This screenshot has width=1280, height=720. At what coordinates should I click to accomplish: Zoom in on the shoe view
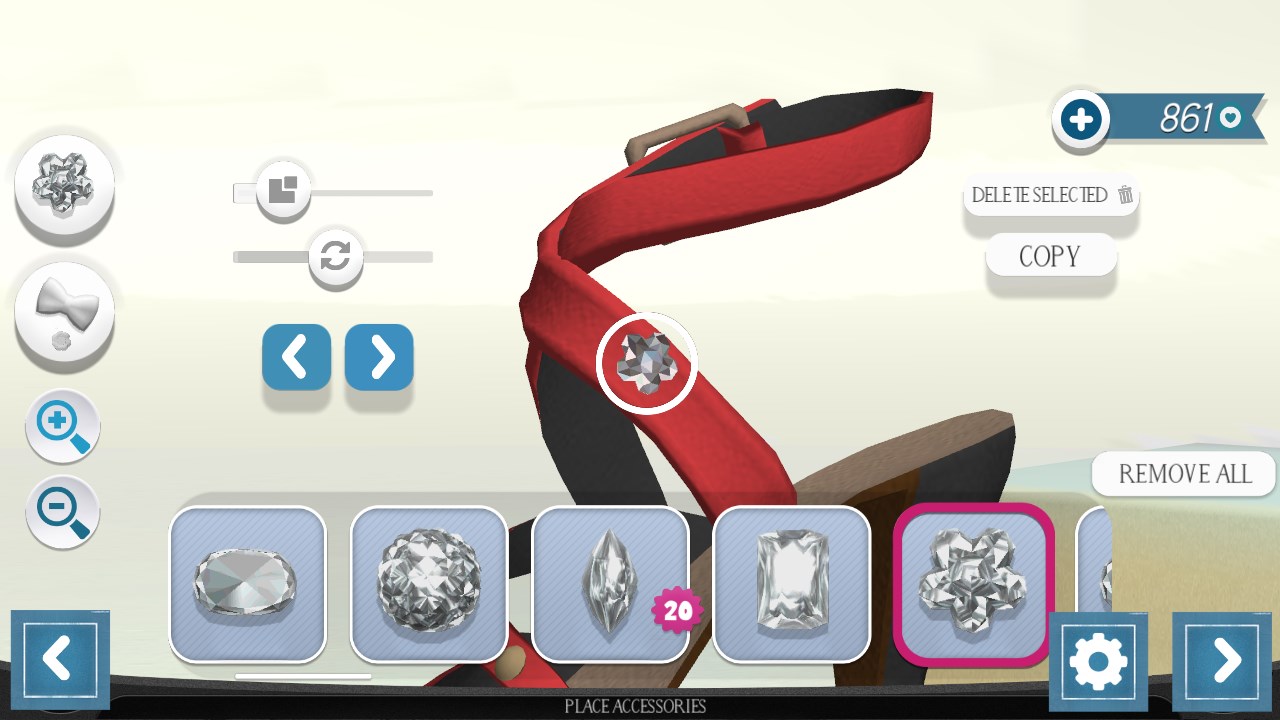pos(62,426)
